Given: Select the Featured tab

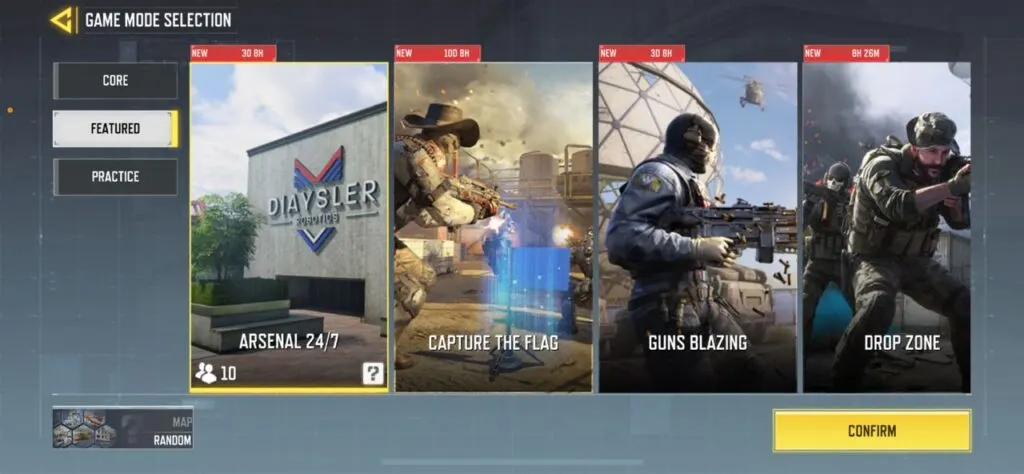Looking at the screenshot, I should point(115,129).
